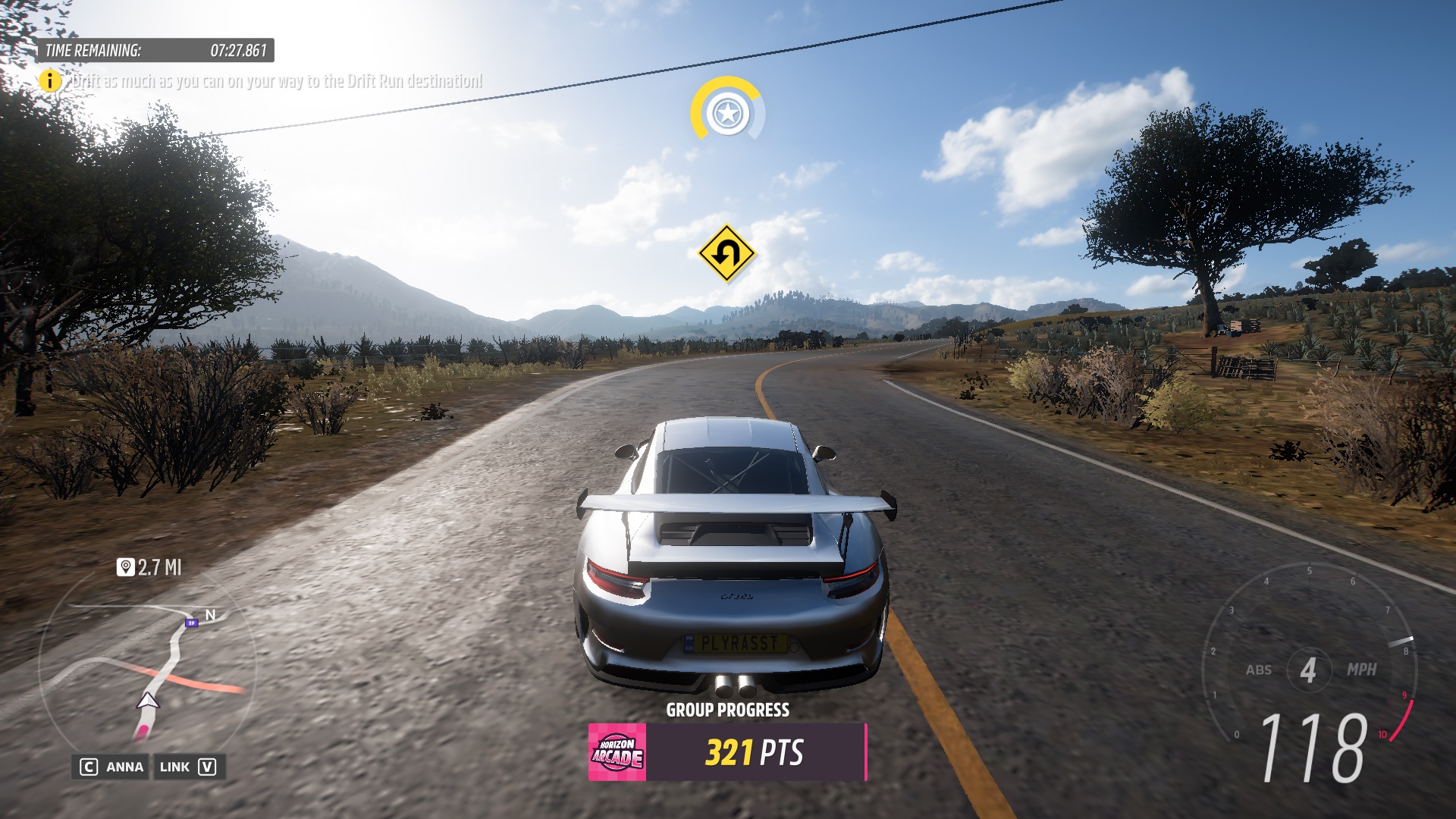The height and width of the screenshot is (819, 1456).
Task: Open the LINK chat button
Action: [x=188, y=767]
